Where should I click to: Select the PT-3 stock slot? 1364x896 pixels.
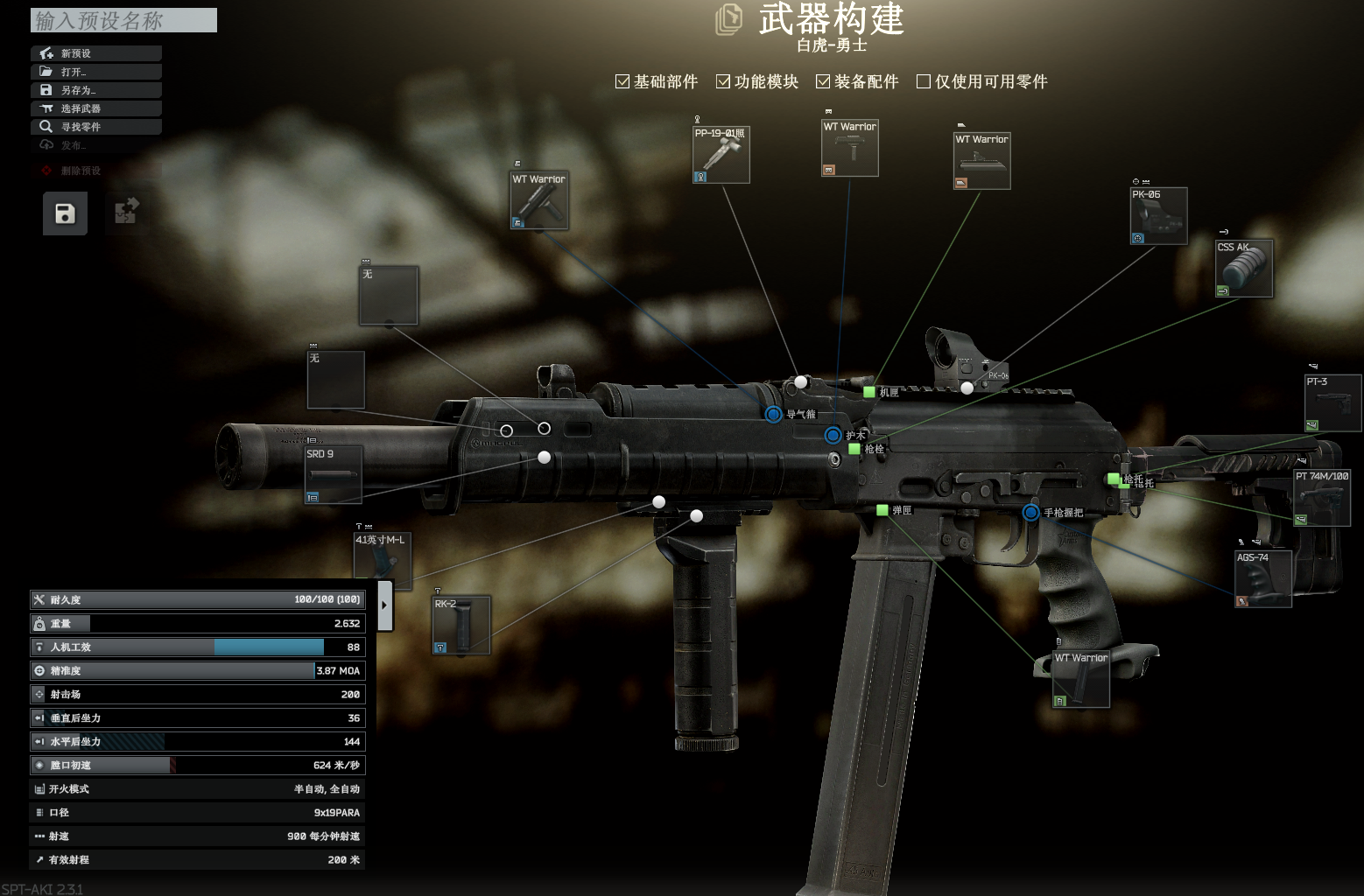click(1332, 403)
